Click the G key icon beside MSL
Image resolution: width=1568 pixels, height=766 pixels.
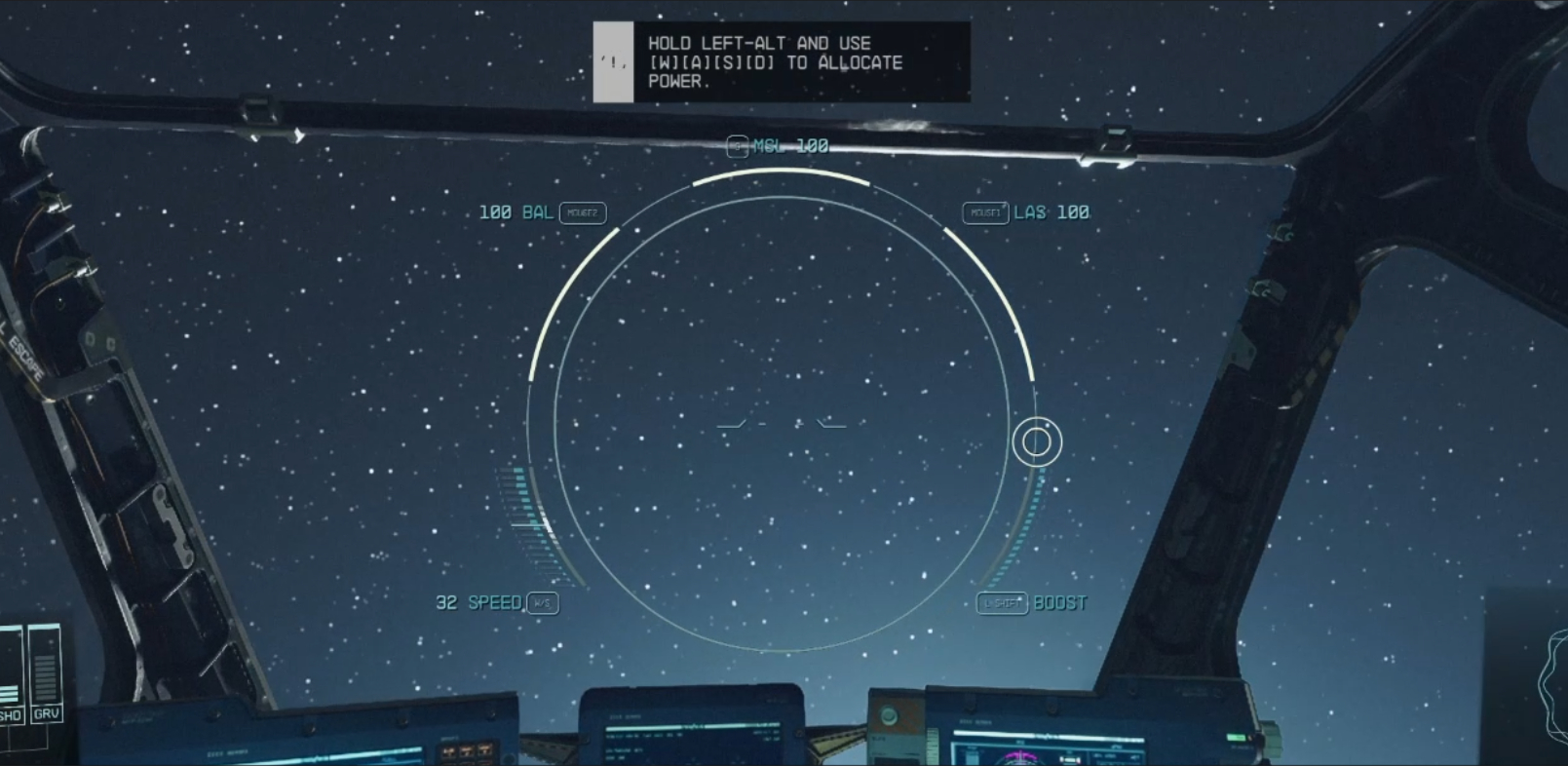tap(736, 147)
